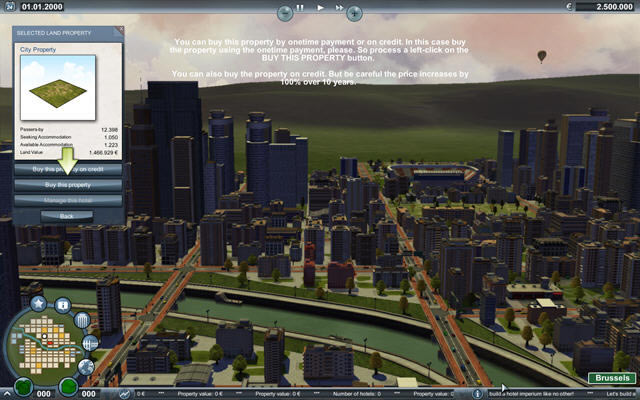Click the Brussels city label

pyautogui.click(x=611, y=378)
